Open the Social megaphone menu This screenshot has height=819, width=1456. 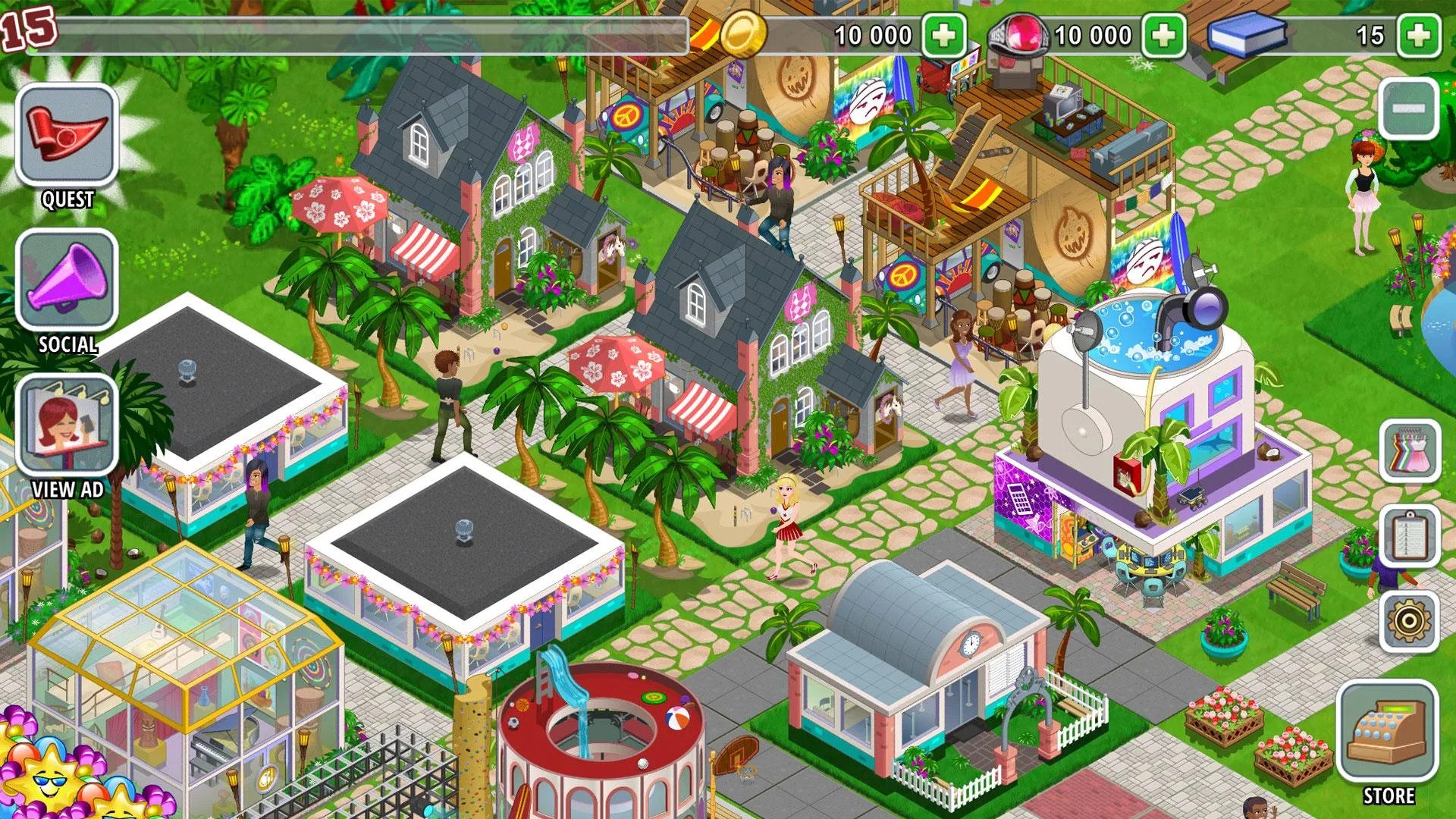point(67,281)
